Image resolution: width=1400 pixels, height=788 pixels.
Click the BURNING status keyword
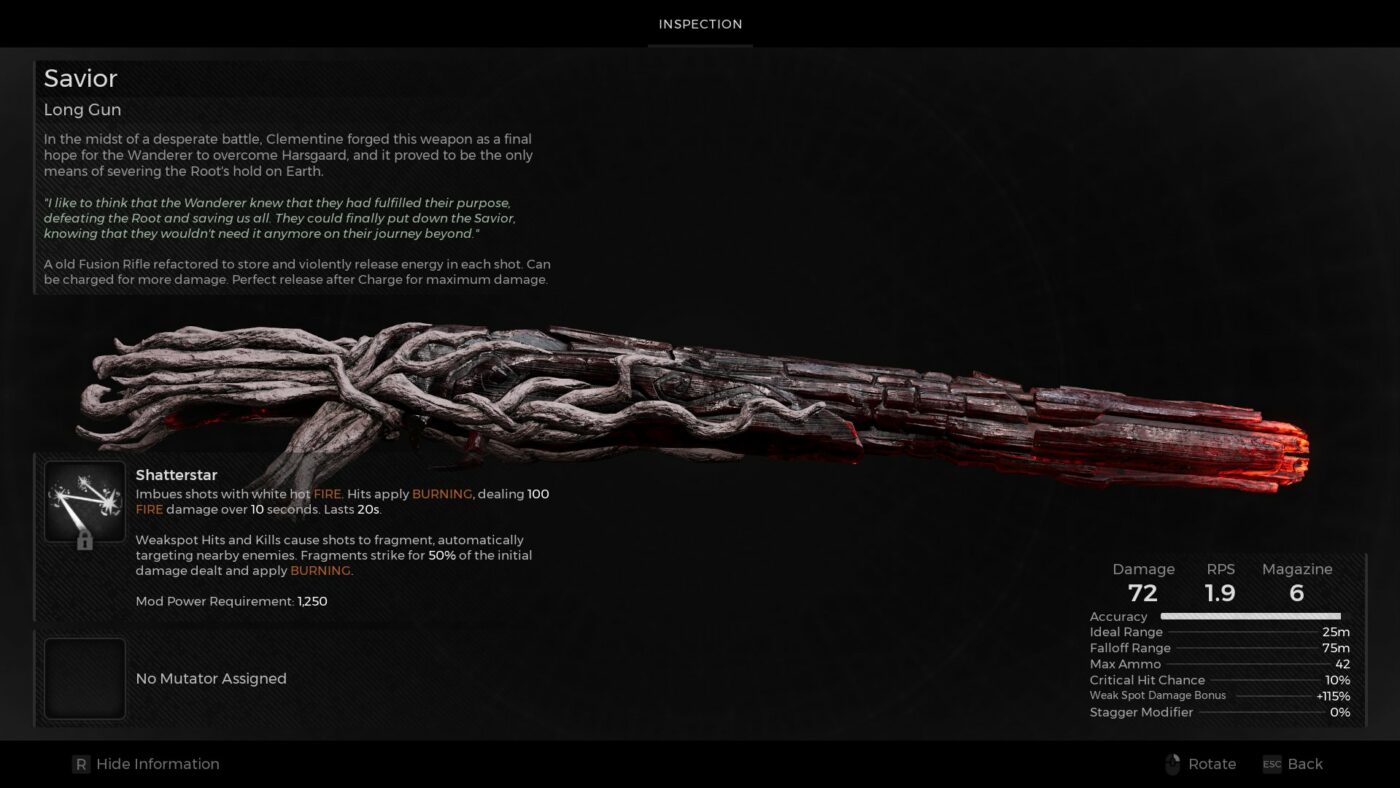click(442, 494)
